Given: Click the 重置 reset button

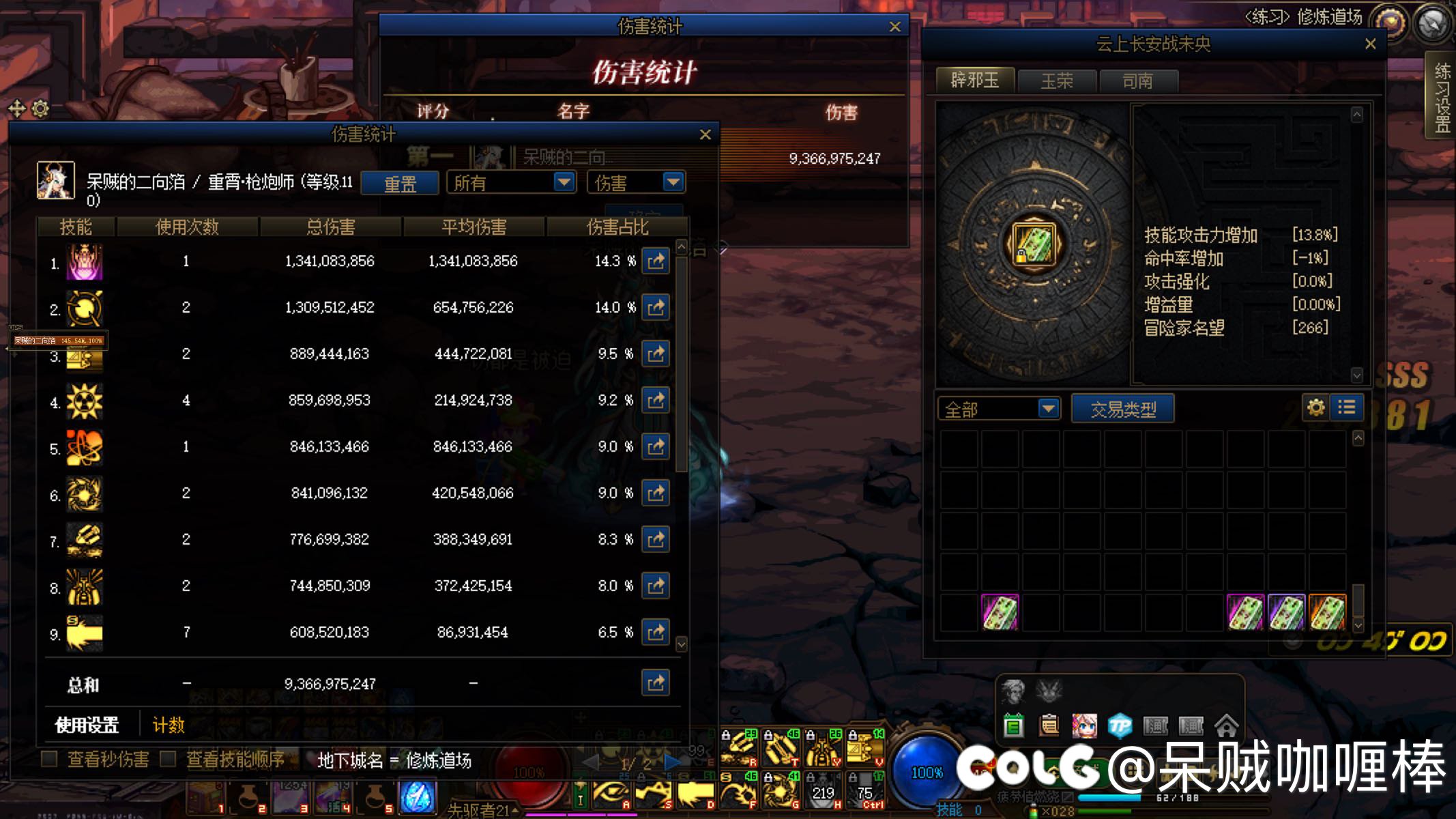Looking at the screenshot, I should coord(400,184).
